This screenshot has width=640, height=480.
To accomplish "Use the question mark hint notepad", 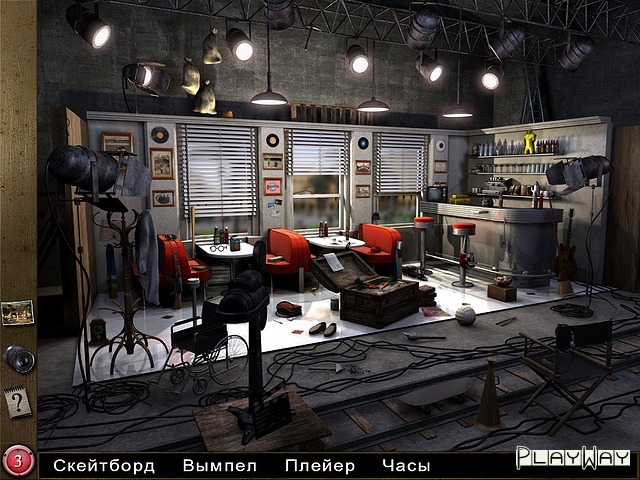I will [x=18, y=402].
